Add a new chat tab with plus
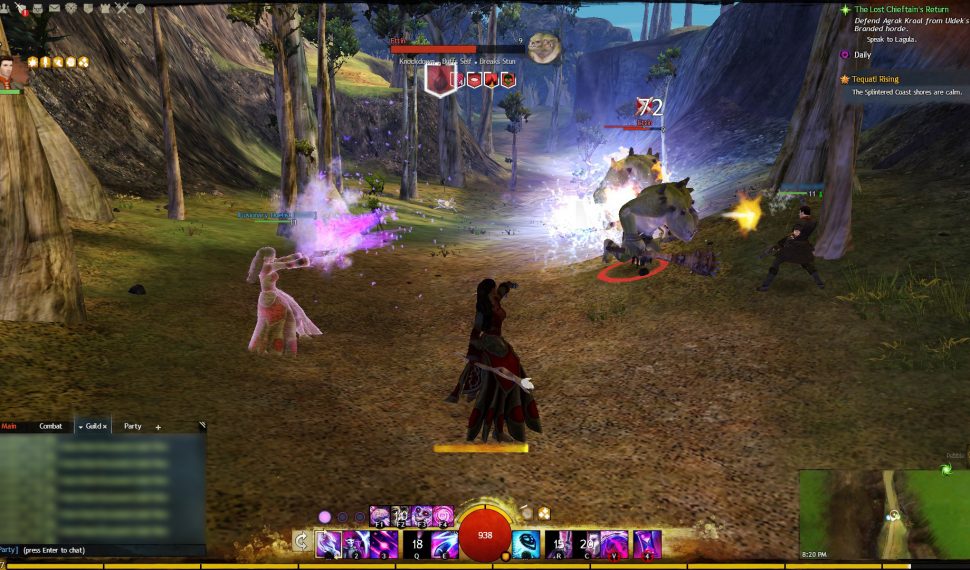The height and width of the screenshot is (570, 970). click(x=158, y=427)
